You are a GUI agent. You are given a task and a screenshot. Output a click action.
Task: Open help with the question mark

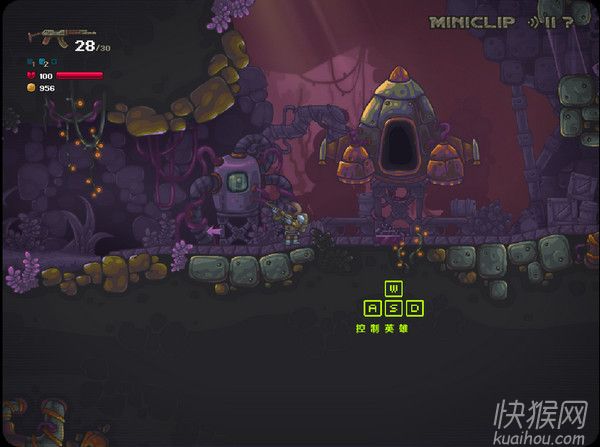click(x=568, y=21)
